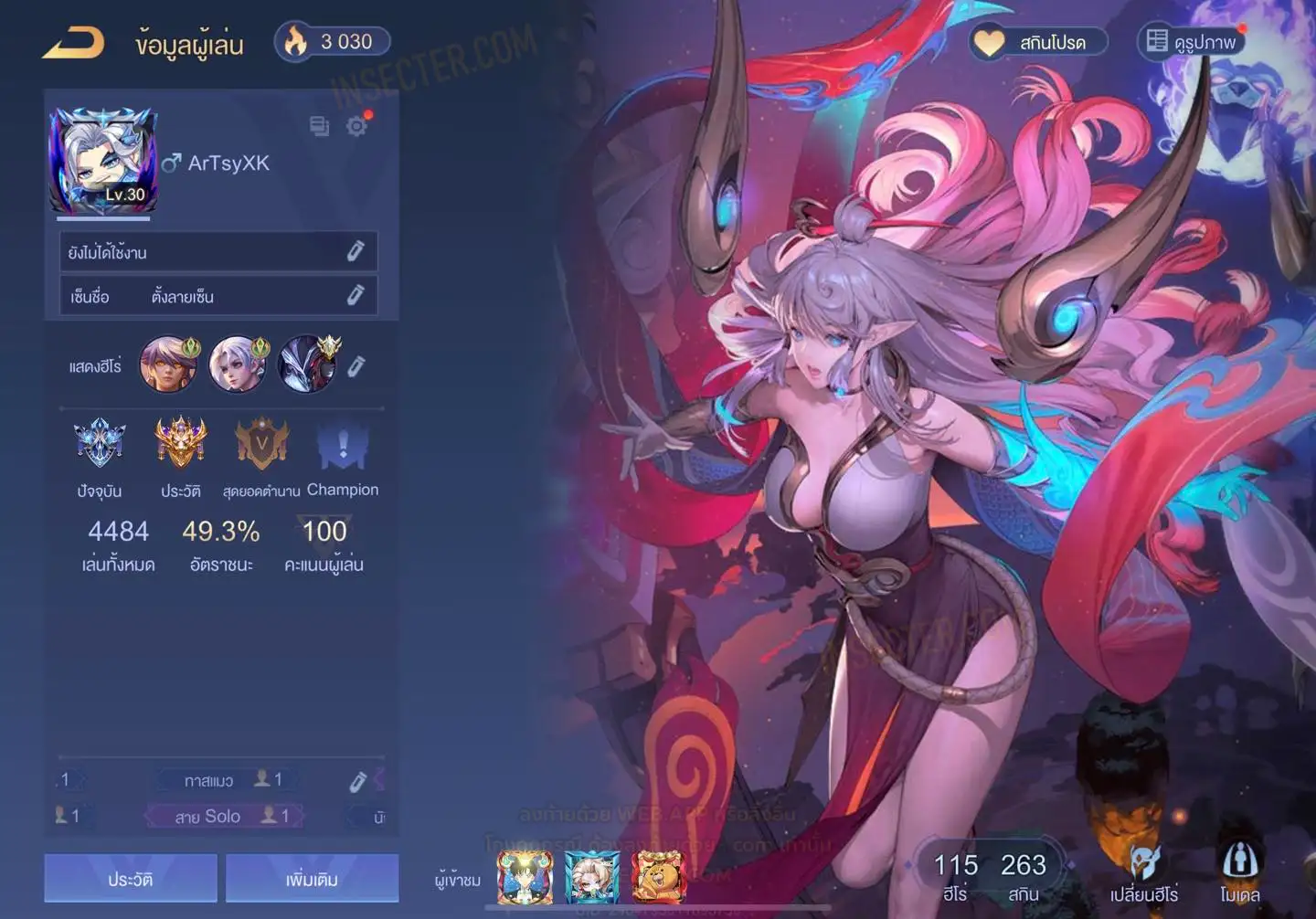Go back with the gold arrow button
Image resolution: width=1316 pixels, height=919 pixels.
coord(74,43)
